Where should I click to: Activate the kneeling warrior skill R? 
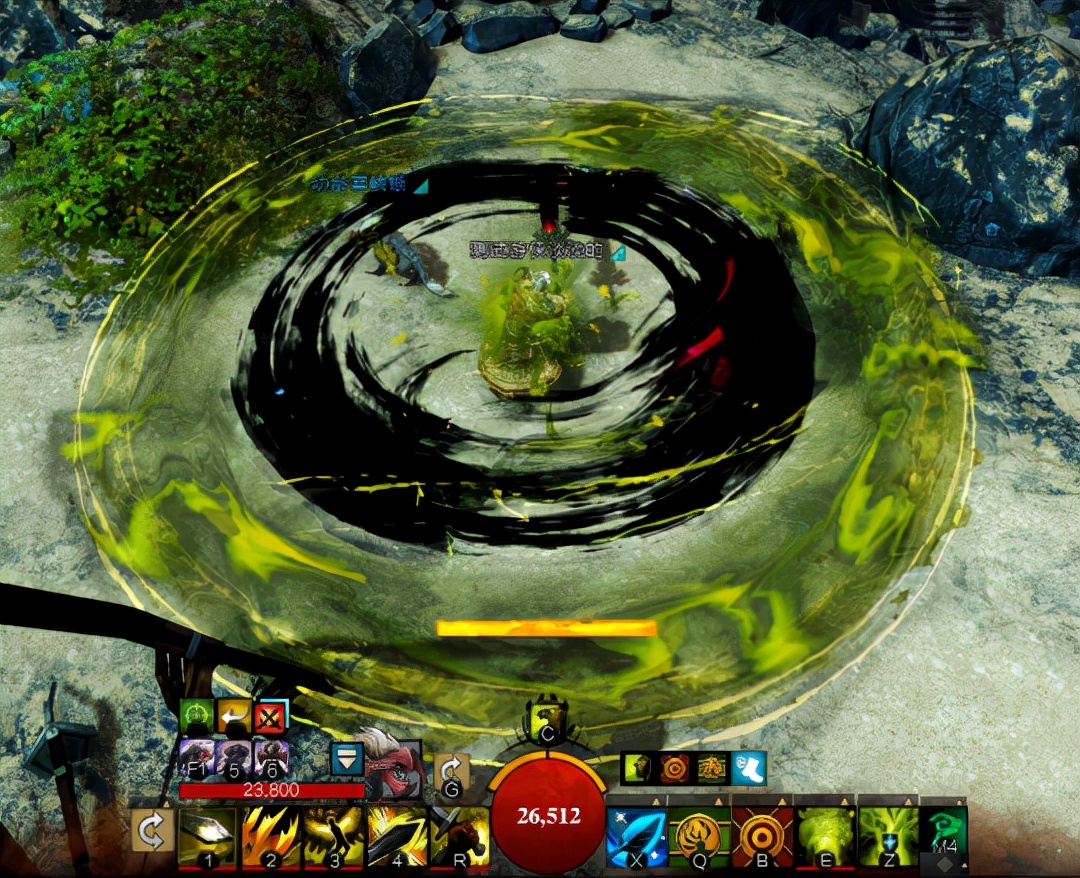(x=459, y=836)
